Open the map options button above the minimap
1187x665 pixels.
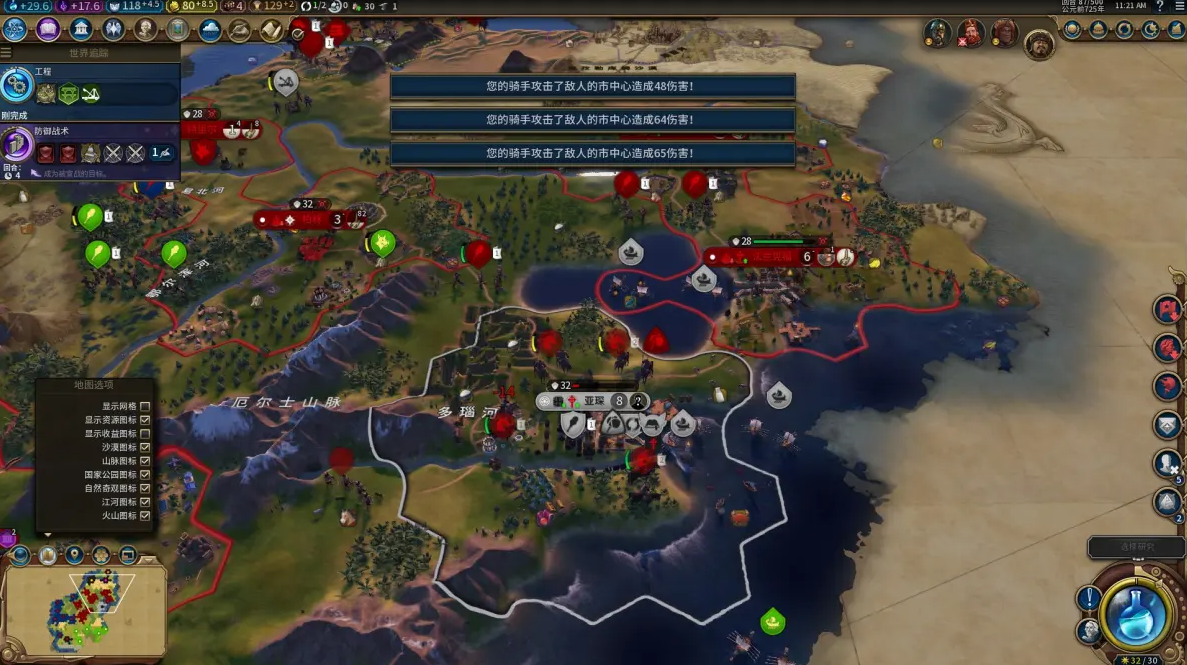48,554
